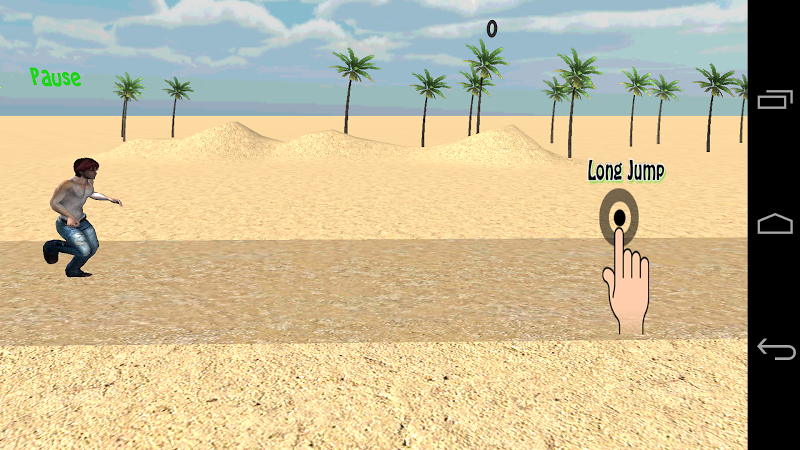Tap the round Long Jump button
Viewport: 800px width, 450px height.
pyautogui.click(x=619, y=216)
